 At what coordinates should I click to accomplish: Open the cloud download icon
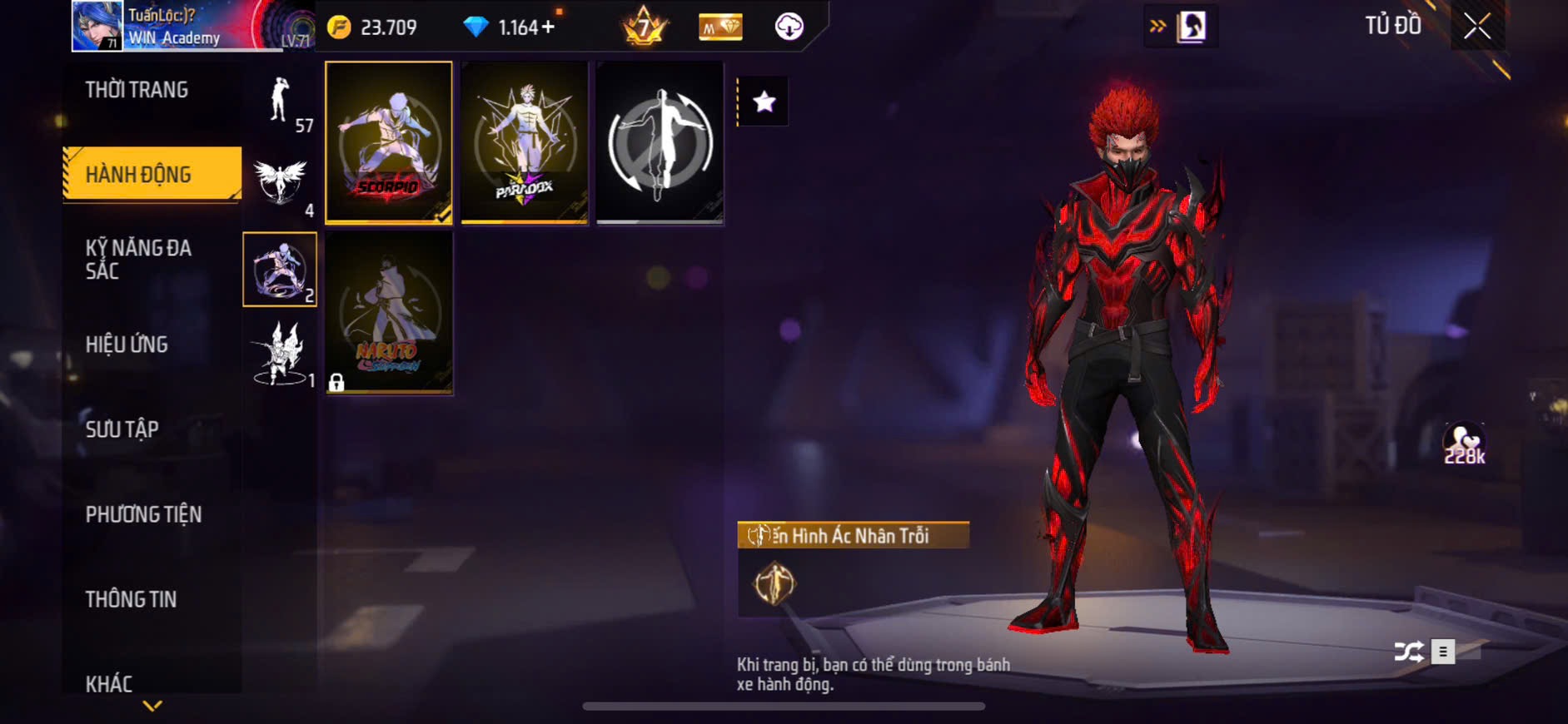pyautogui.click(x=789, y=27)
